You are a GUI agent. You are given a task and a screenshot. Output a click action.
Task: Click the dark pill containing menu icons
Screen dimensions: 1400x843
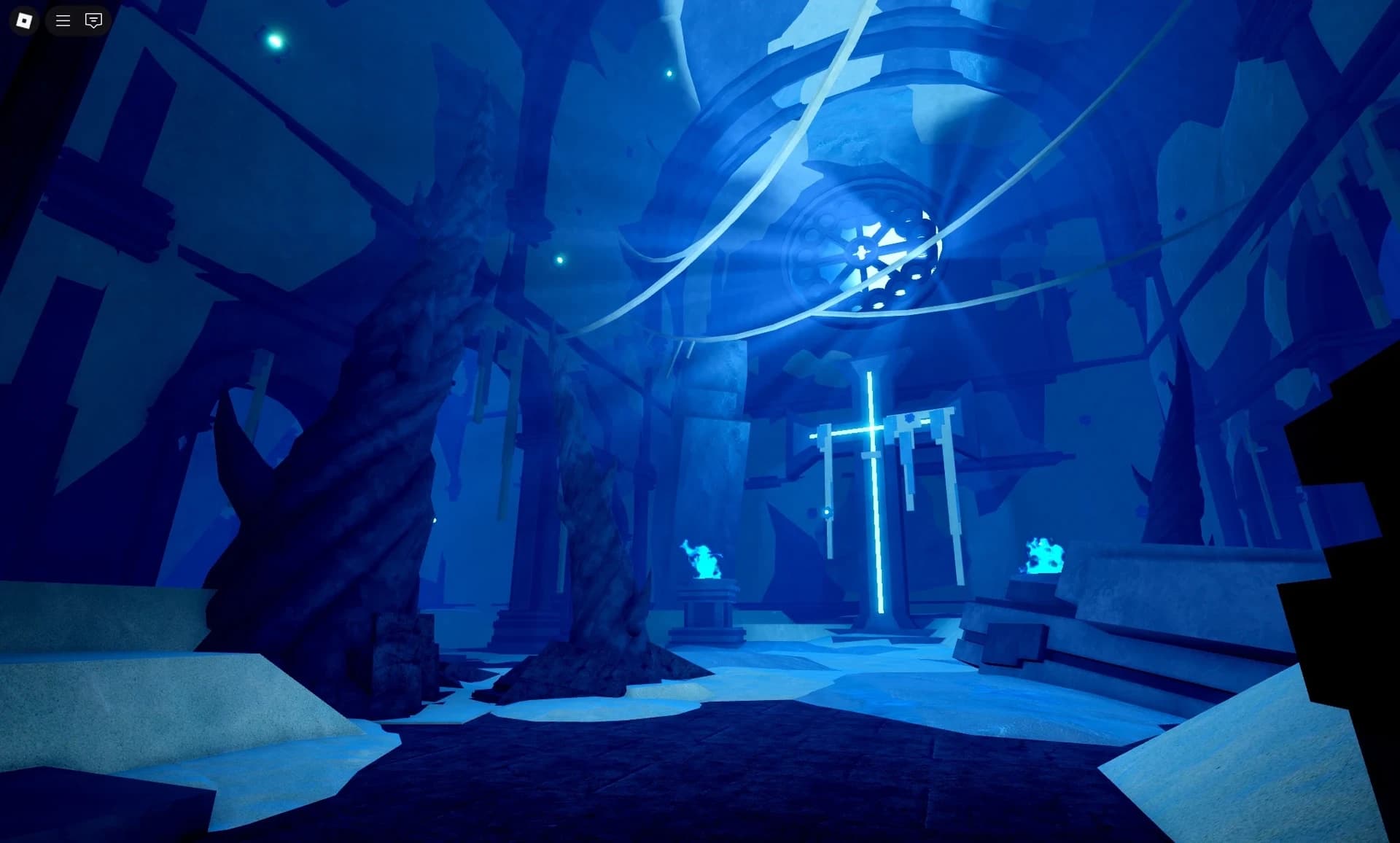77,20
